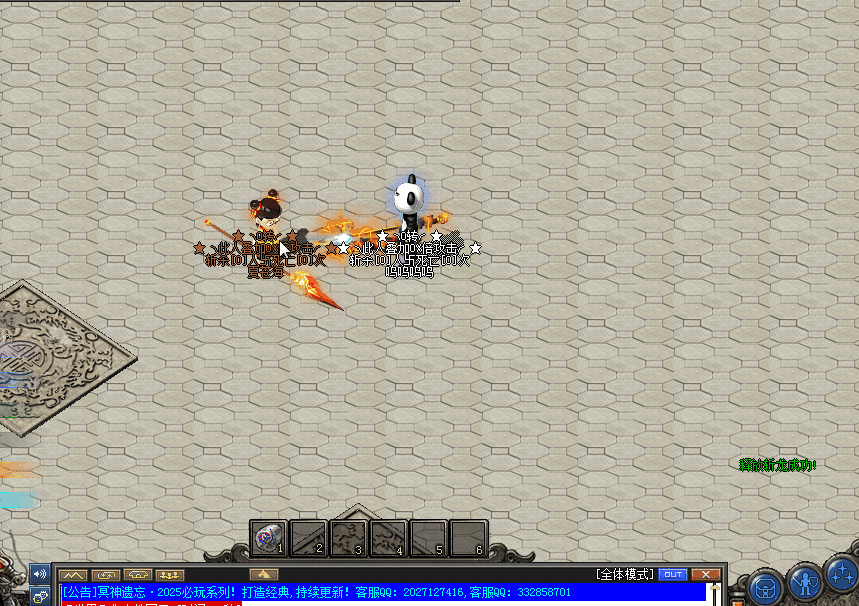Use the scroll item in hotbar slot 1
This screenshot has height=606, width=859.
coord(268,538)
